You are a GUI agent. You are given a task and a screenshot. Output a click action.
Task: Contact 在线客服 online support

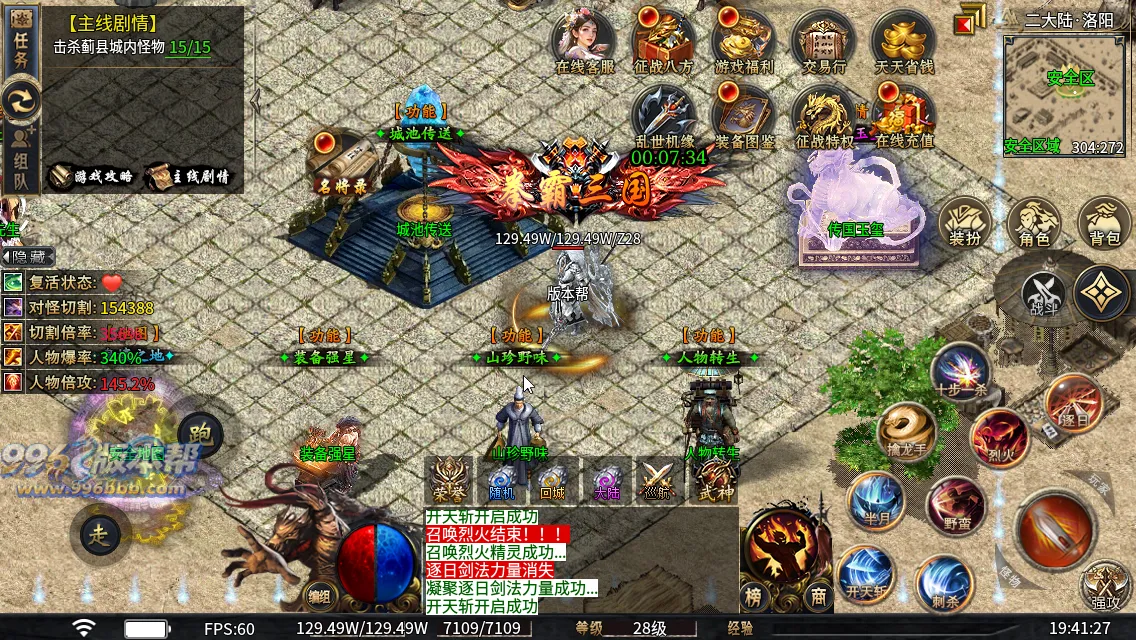tap(584, 42)
